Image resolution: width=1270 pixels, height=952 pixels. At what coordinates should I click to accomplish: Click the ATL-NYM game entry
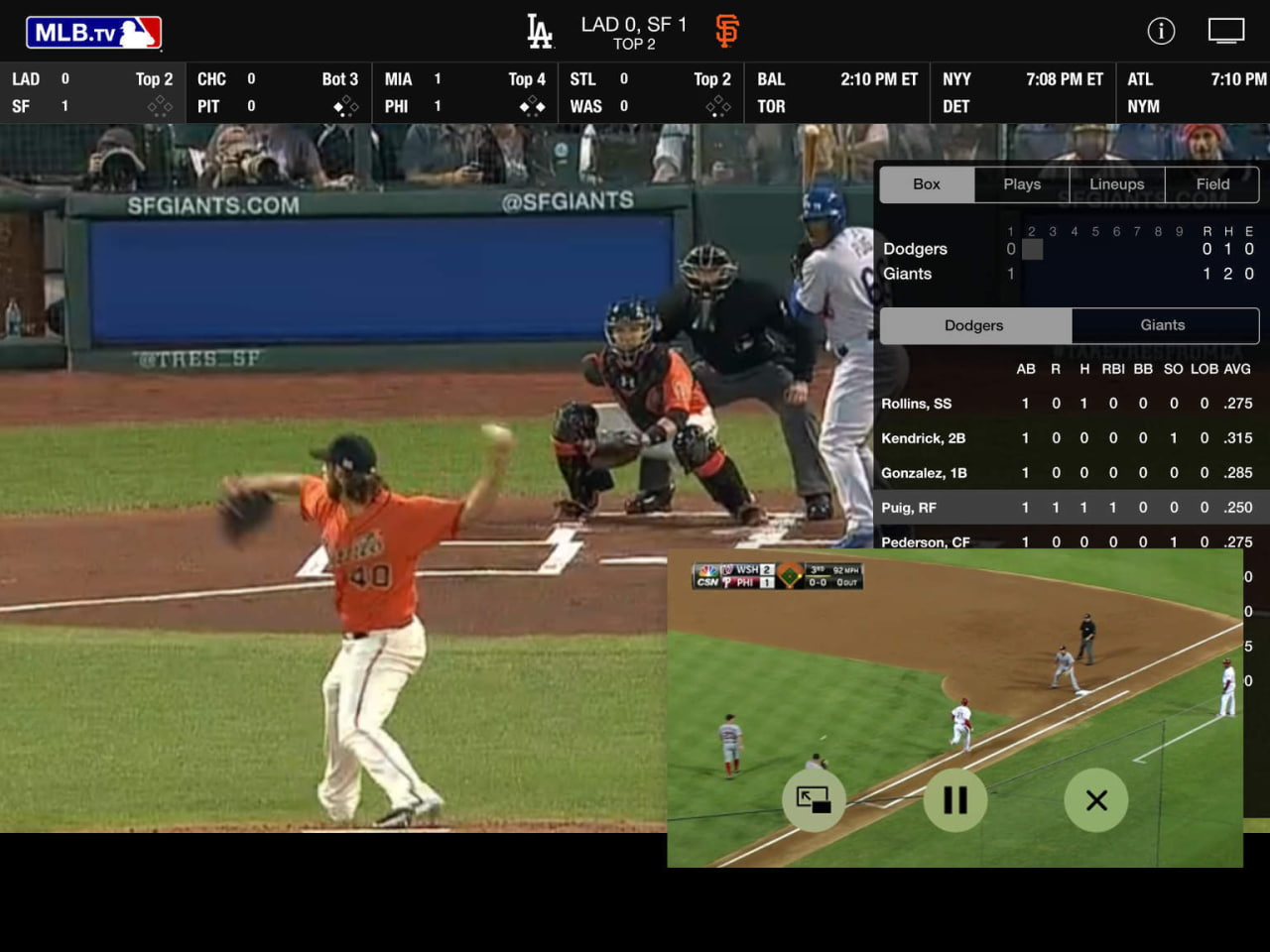(1196, 92)
